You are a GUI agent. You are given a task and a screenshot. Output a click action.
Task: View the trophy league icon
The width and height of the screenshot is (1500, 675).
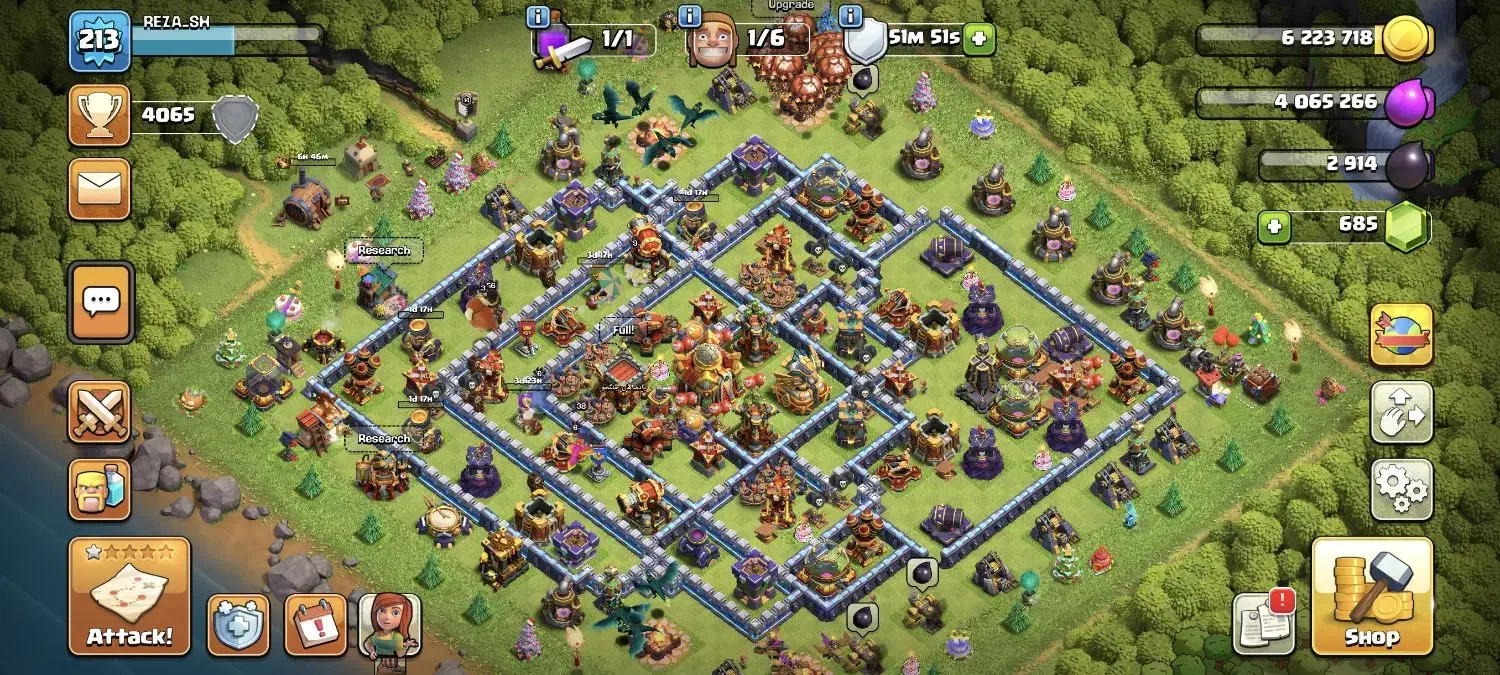99,115
